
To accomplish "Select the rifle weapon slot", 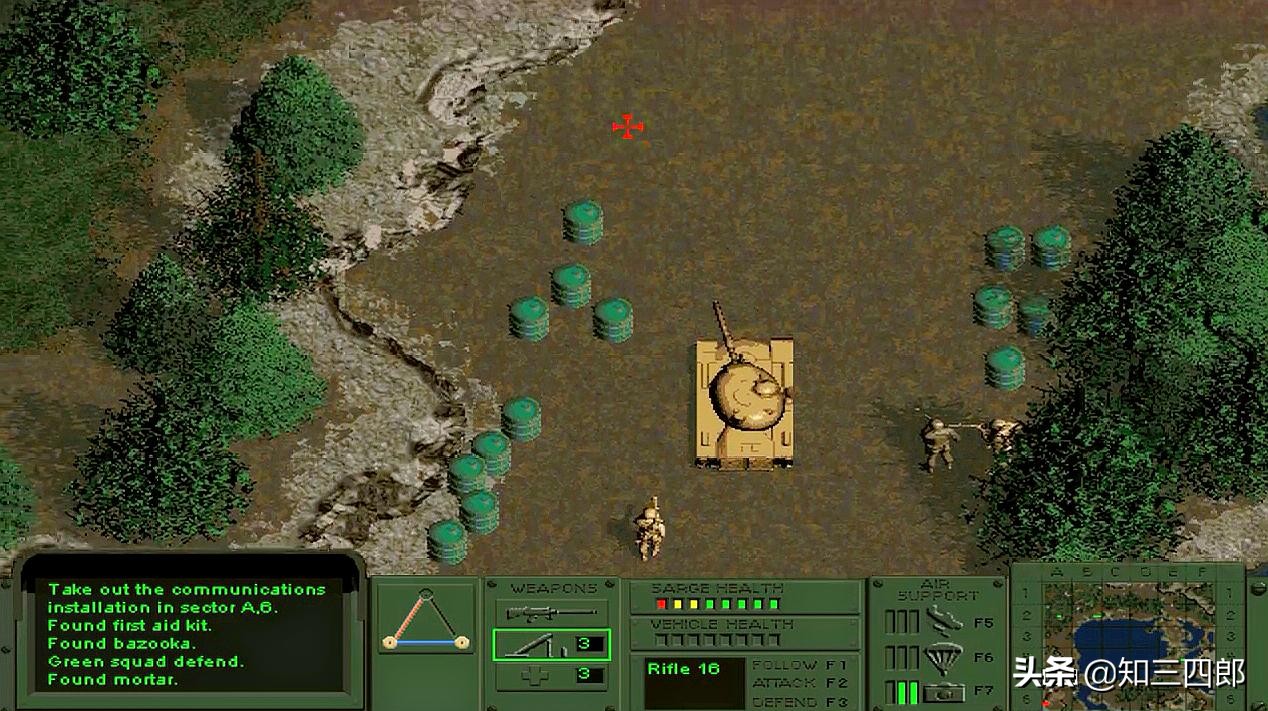I will [551, 612].
